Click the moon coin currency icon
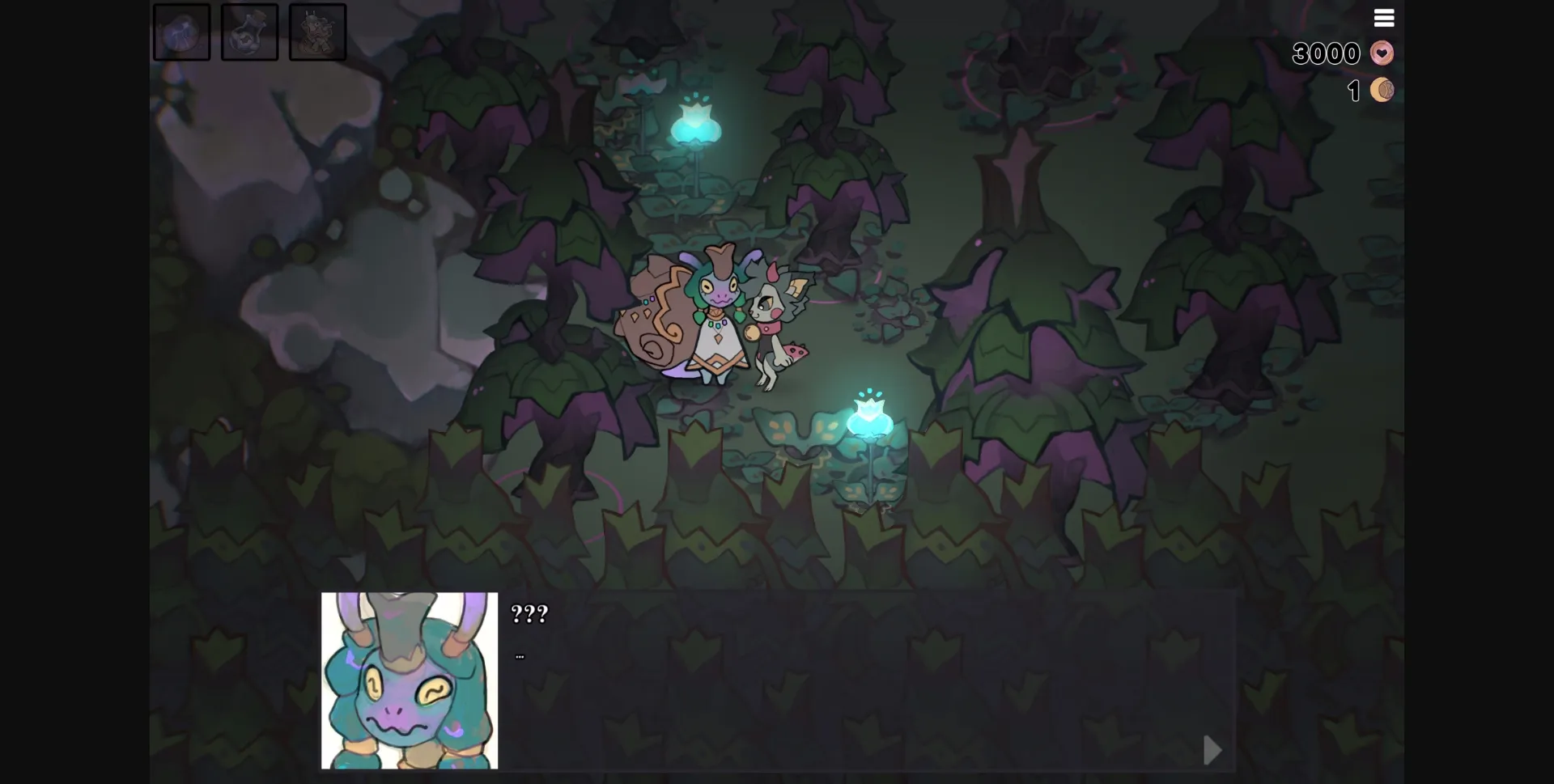 point(1381,90)
